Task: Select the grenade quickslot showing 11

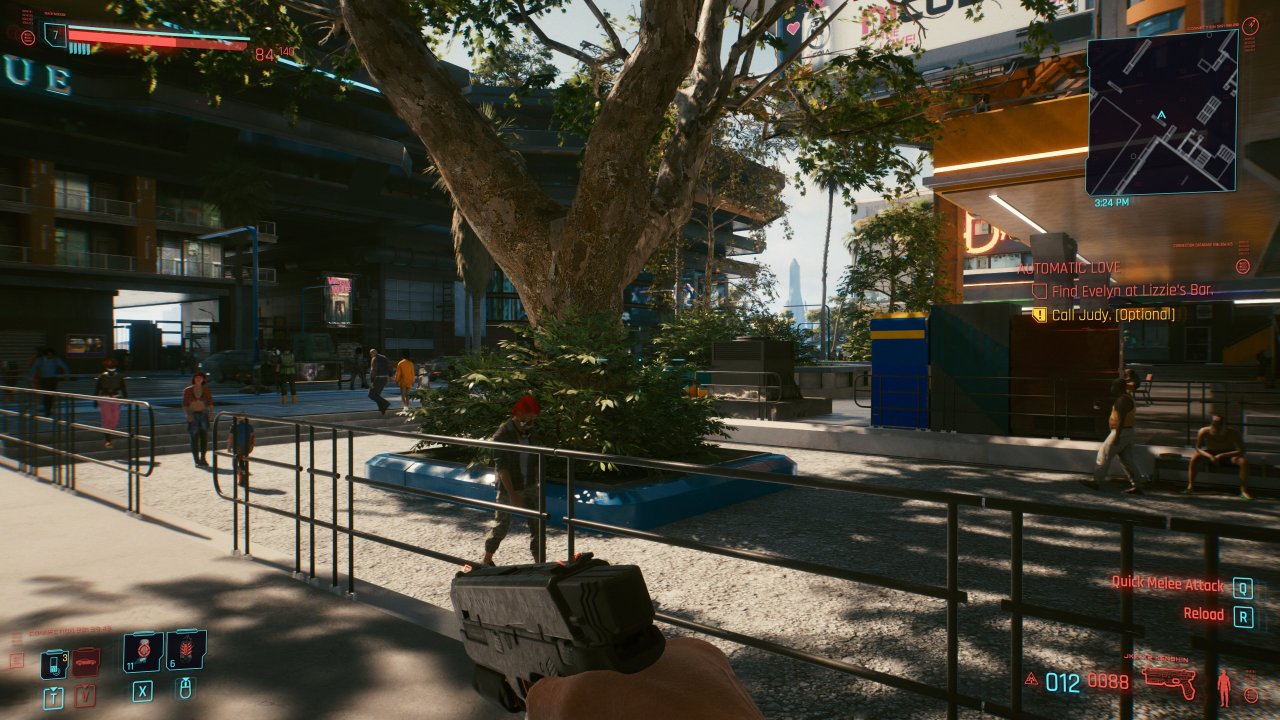Action: (x=143, y=652)
